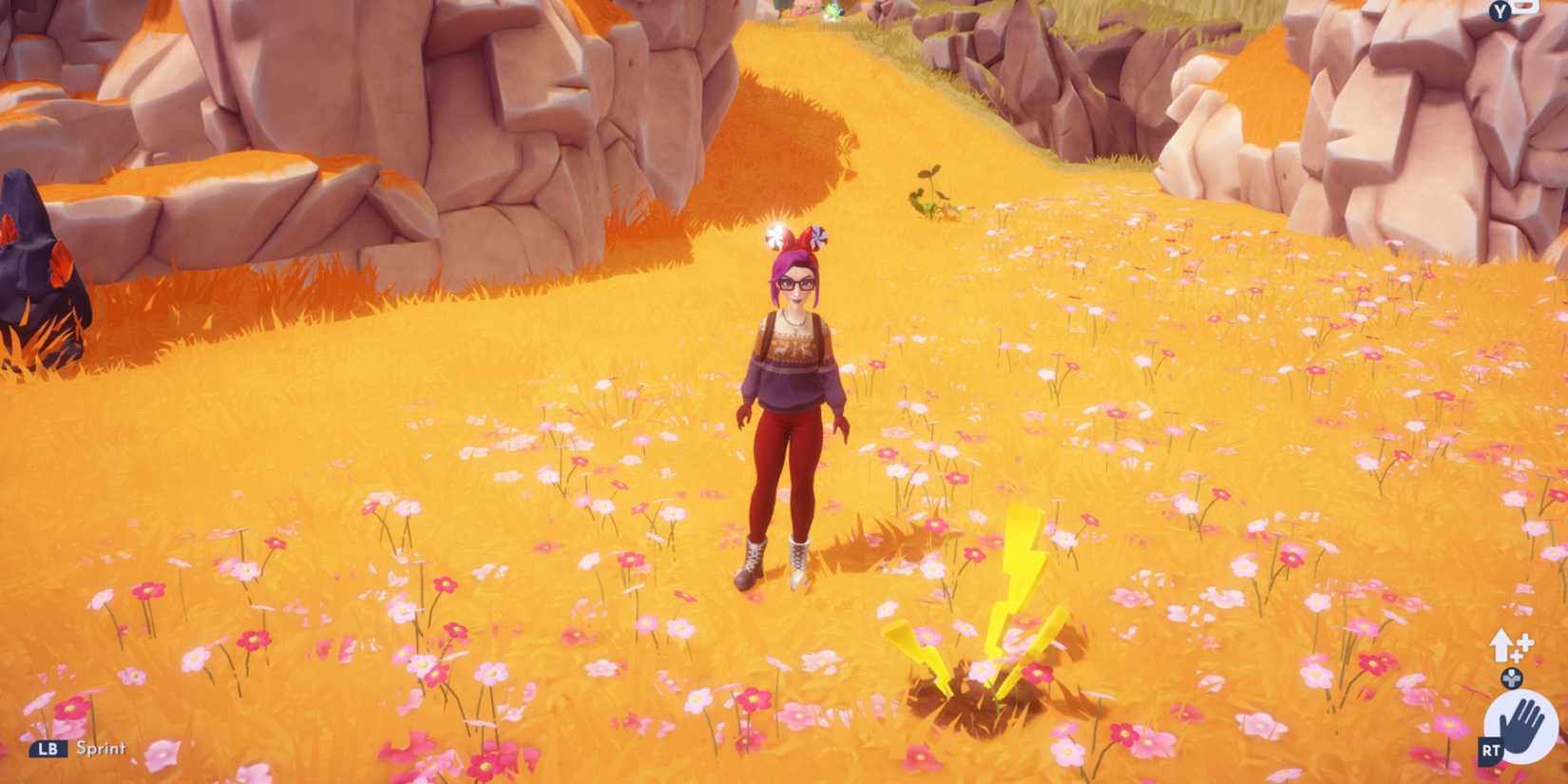Click the plus symbols beside the arrow icon

coord(1522,644)
